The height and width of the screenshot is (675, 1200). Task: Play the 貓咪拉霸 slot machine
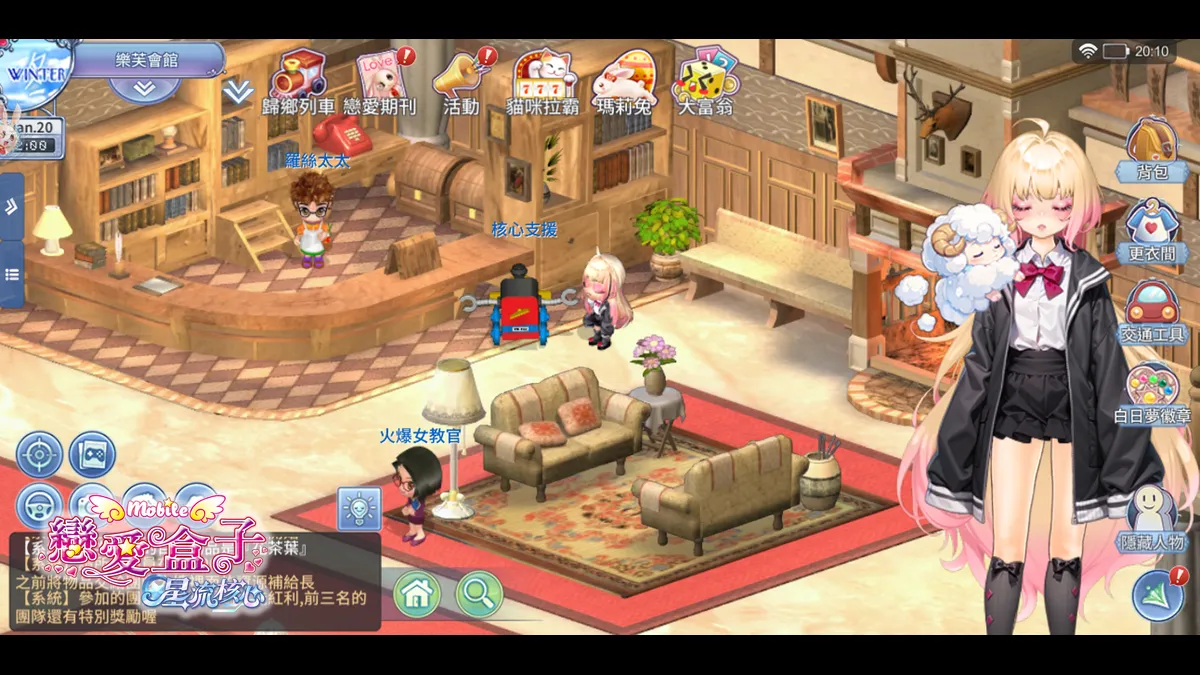pyautogui.click(x=543, y=76)
